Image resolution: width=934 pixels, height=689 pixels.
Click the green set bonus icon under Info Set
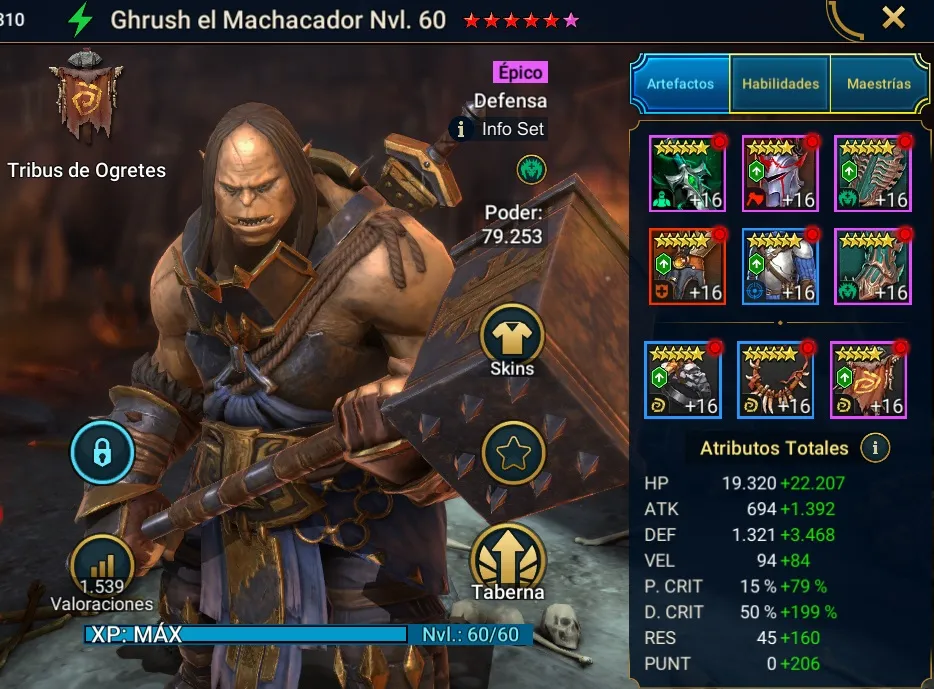pyautogui.click(x=531, y=170)
